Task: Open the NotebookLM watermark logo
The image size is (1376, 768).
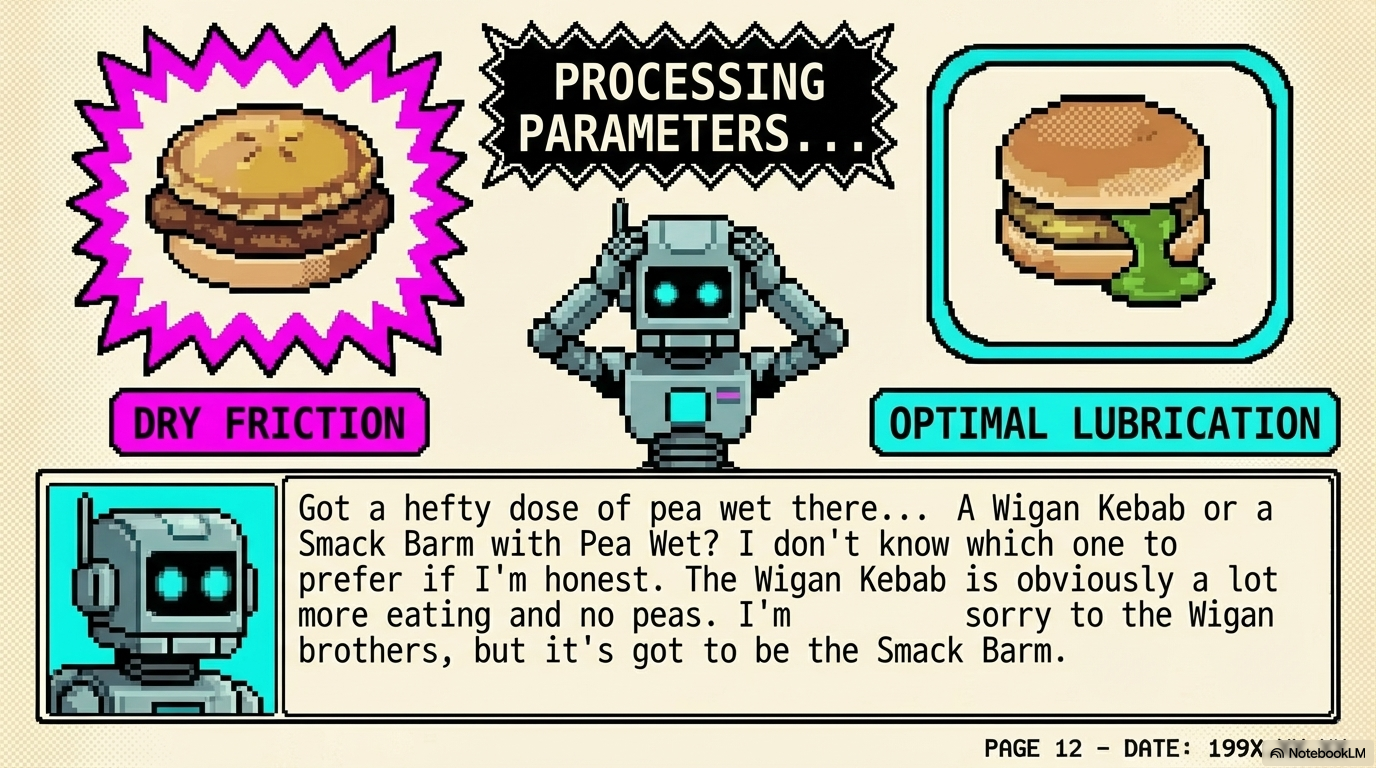Action: (1318, 752)
